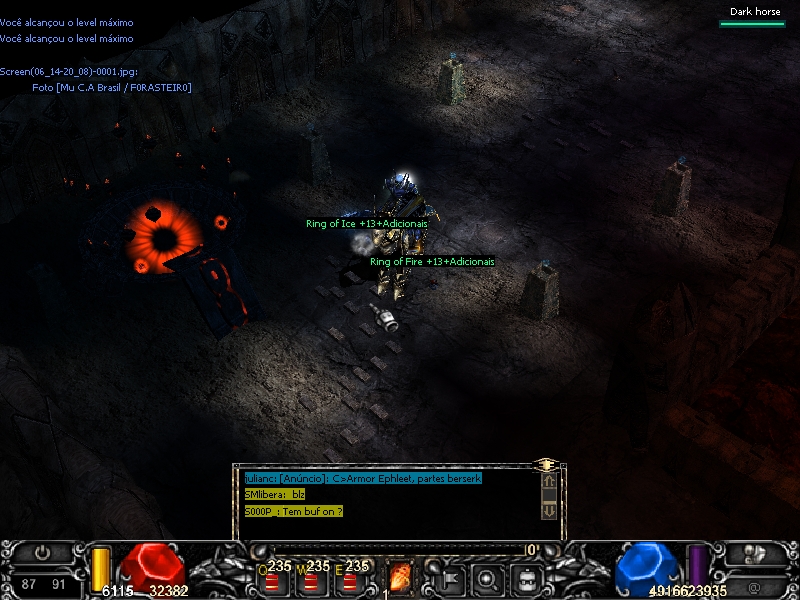Select SMlibera's chat message
Image resolution: width=800 pixels, height=600 pixels.
point(275,495)
